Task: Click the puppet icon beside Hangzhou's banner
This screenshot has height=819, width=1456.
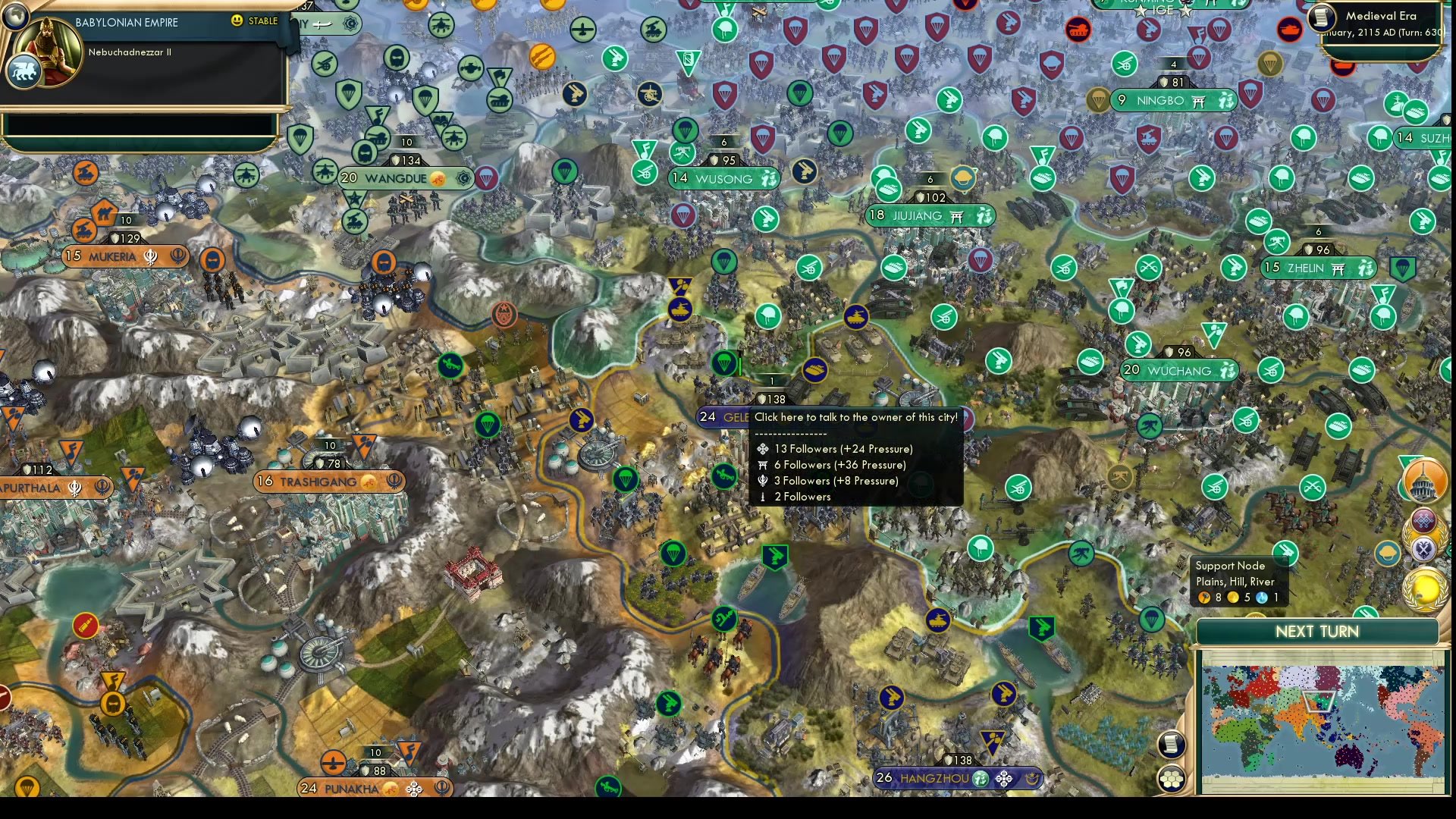Action: coord(1032,779)
